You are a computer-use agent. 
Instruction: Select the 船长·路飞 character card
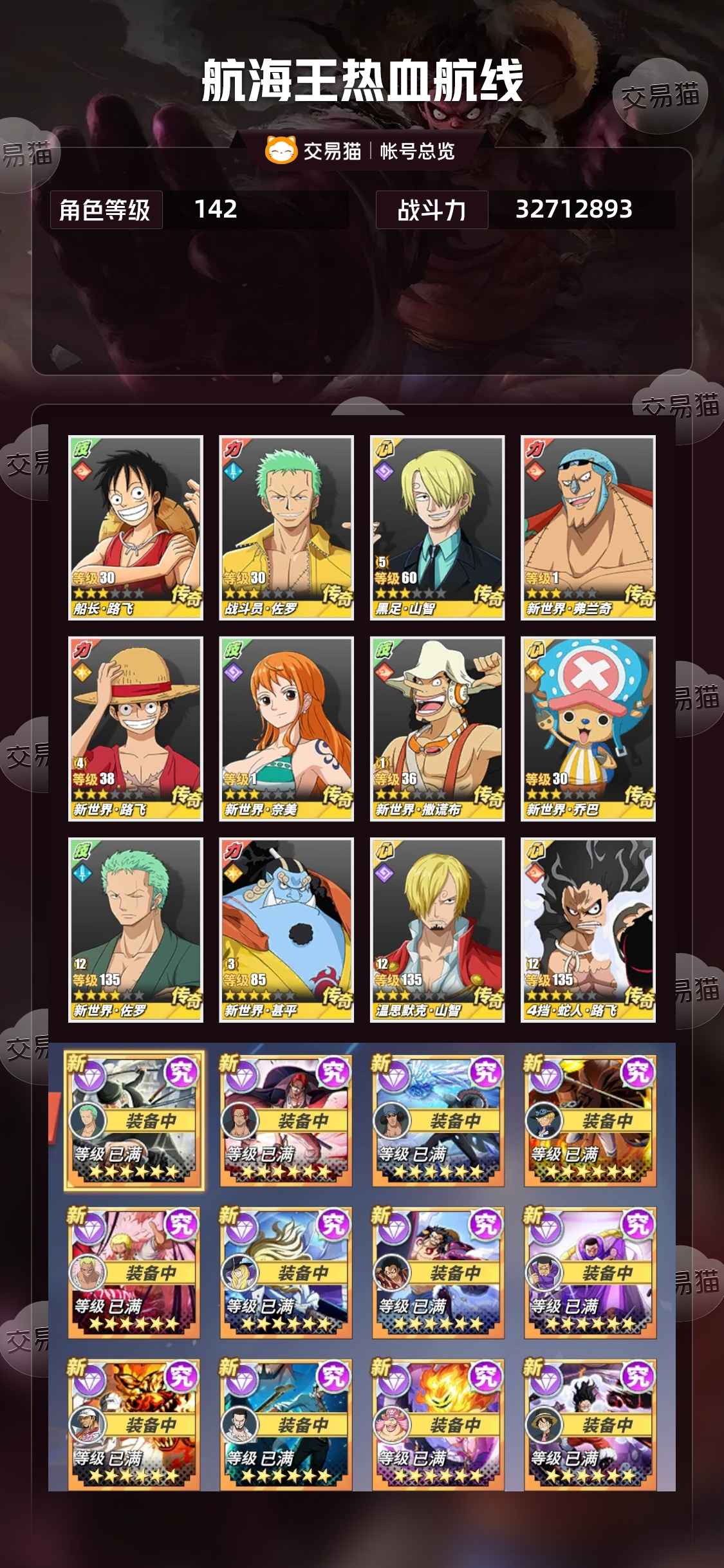136,527
